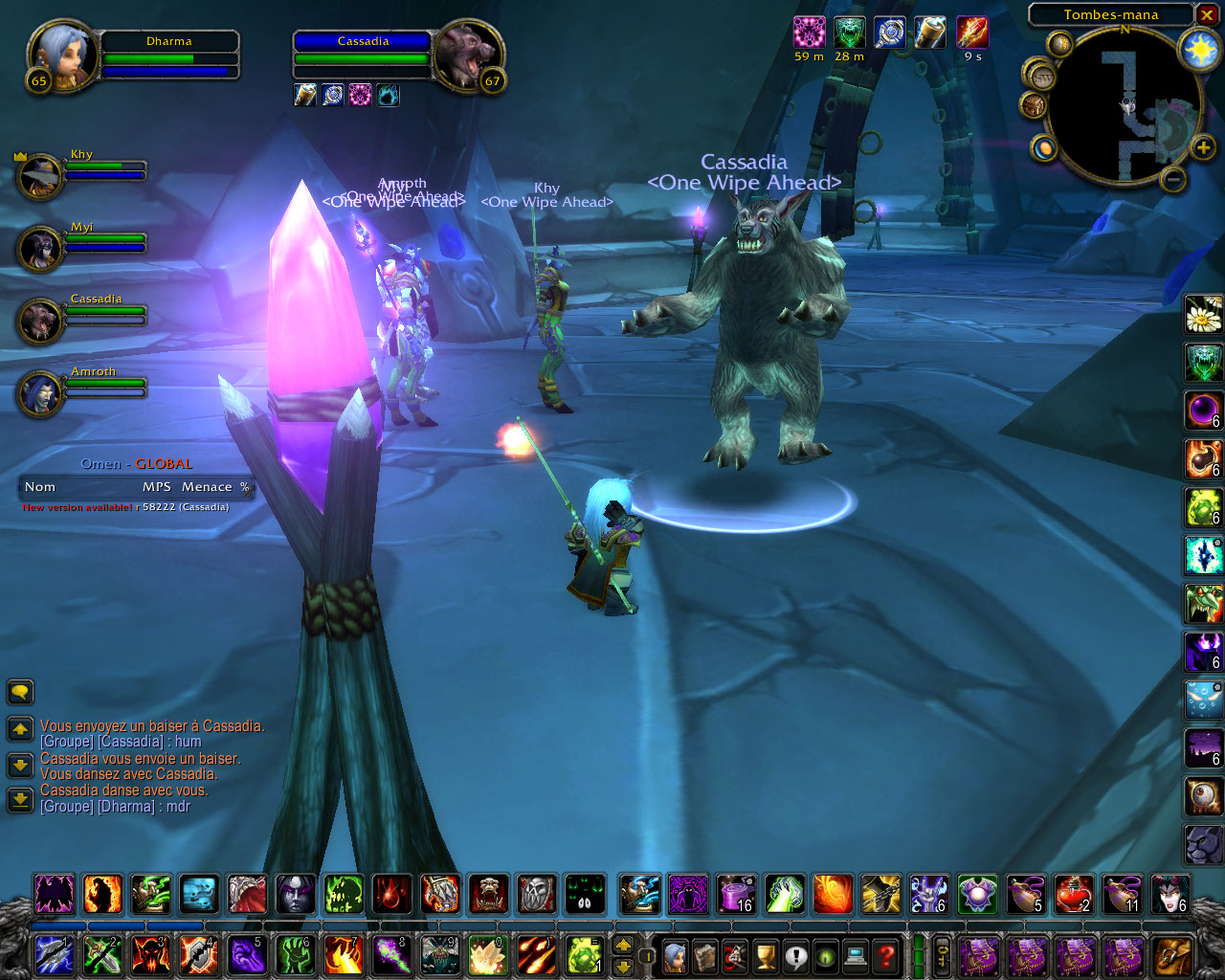Zoom in on the minimap

pyautogui.click(x=1203, y=147)
